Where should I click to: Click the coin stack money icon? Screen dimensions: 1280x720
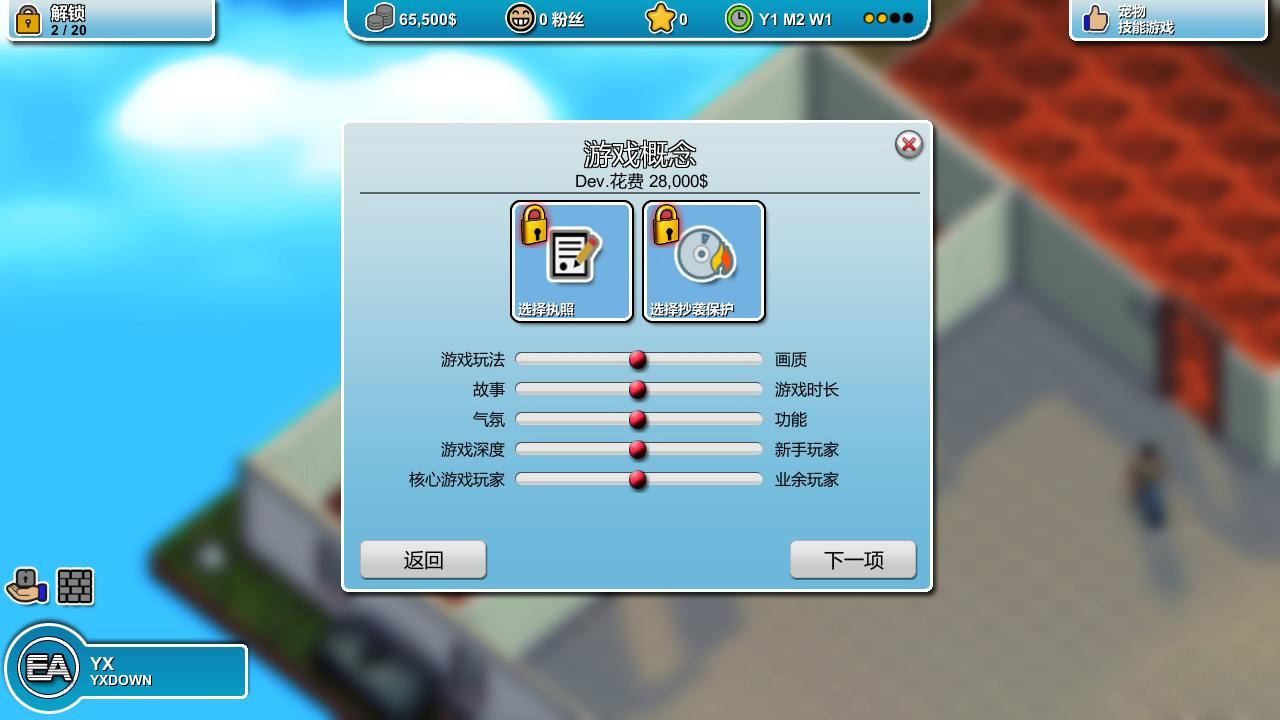pyautogui.click(x=378, y=17)
